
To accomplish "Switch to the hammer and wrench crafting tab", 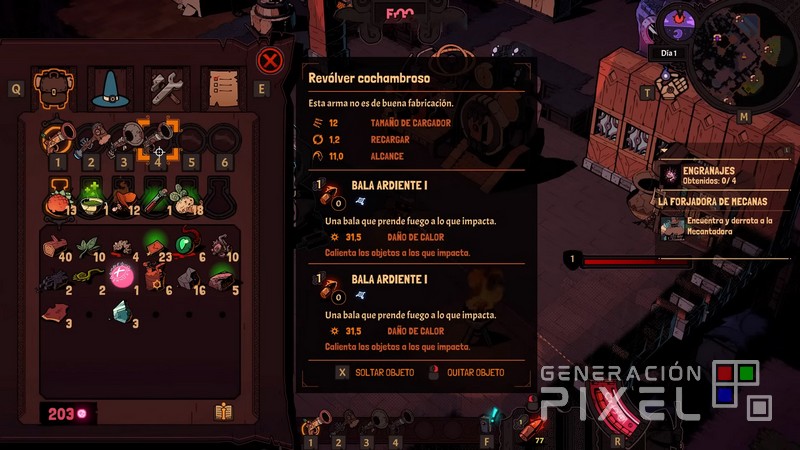I will point(163,88).
